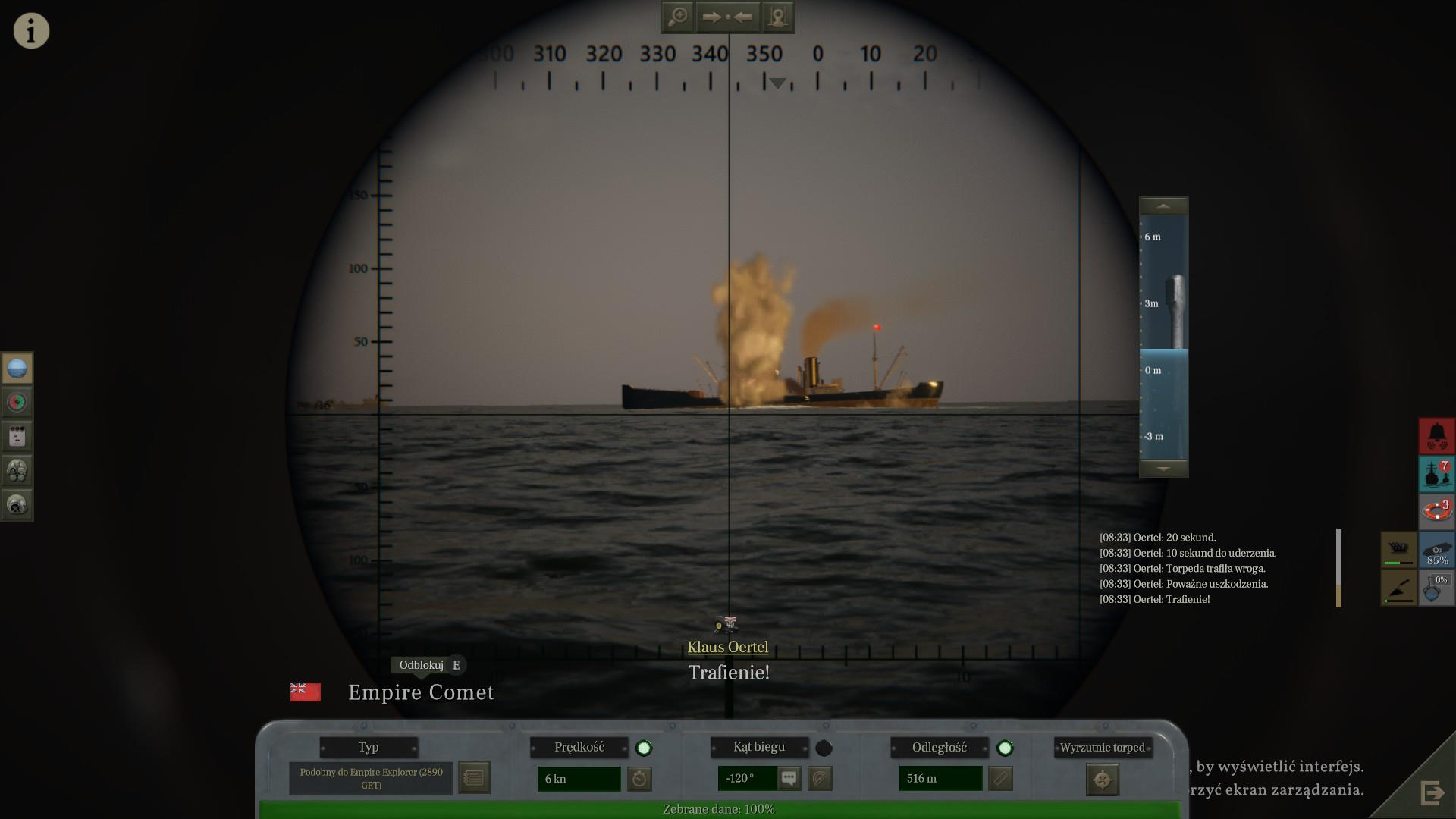Click the stopwatch button beside the speed field
1456x819 pixels.
640,779
